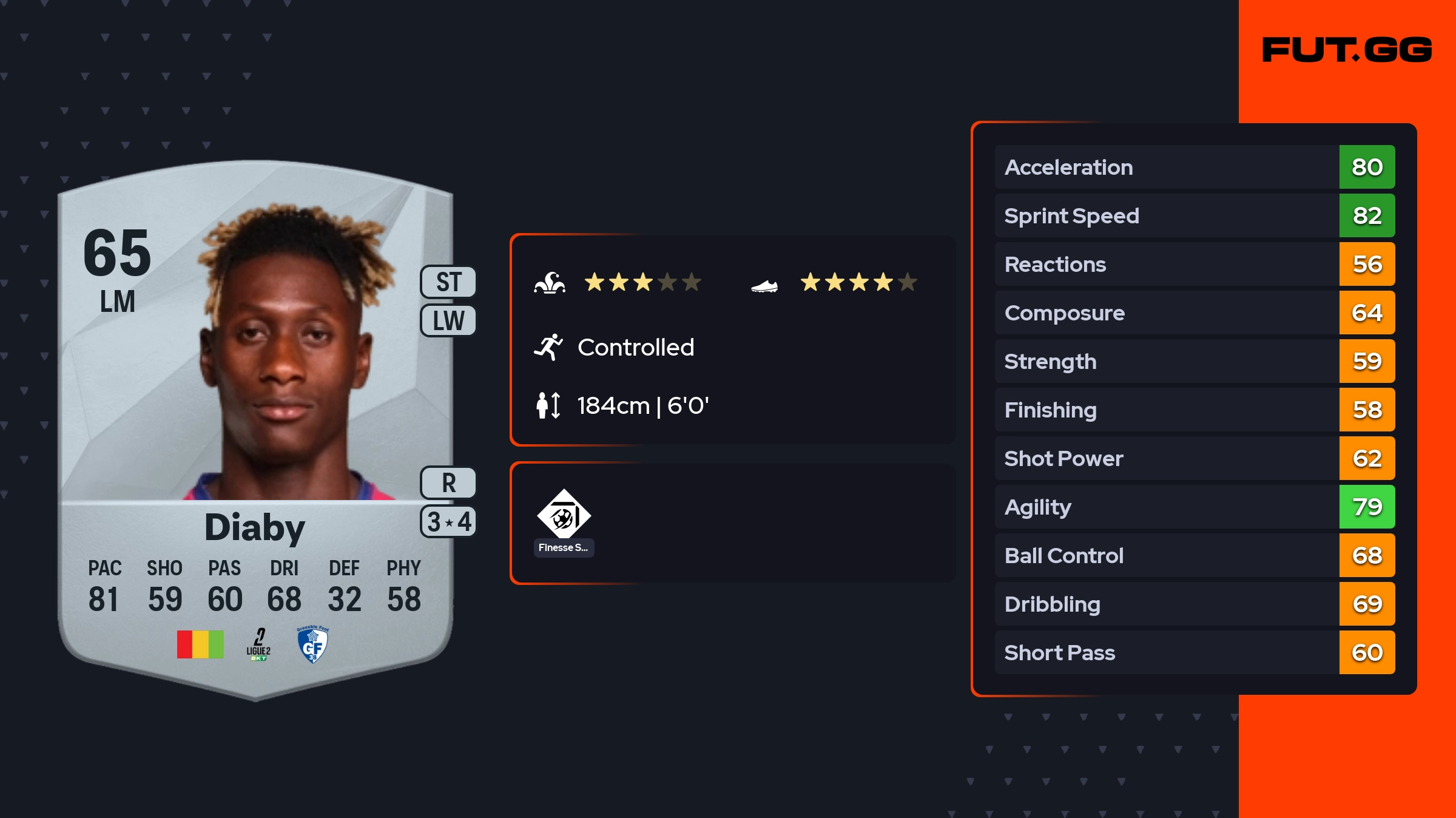Click the FUT.GG logo

[x=1347, y=50]
